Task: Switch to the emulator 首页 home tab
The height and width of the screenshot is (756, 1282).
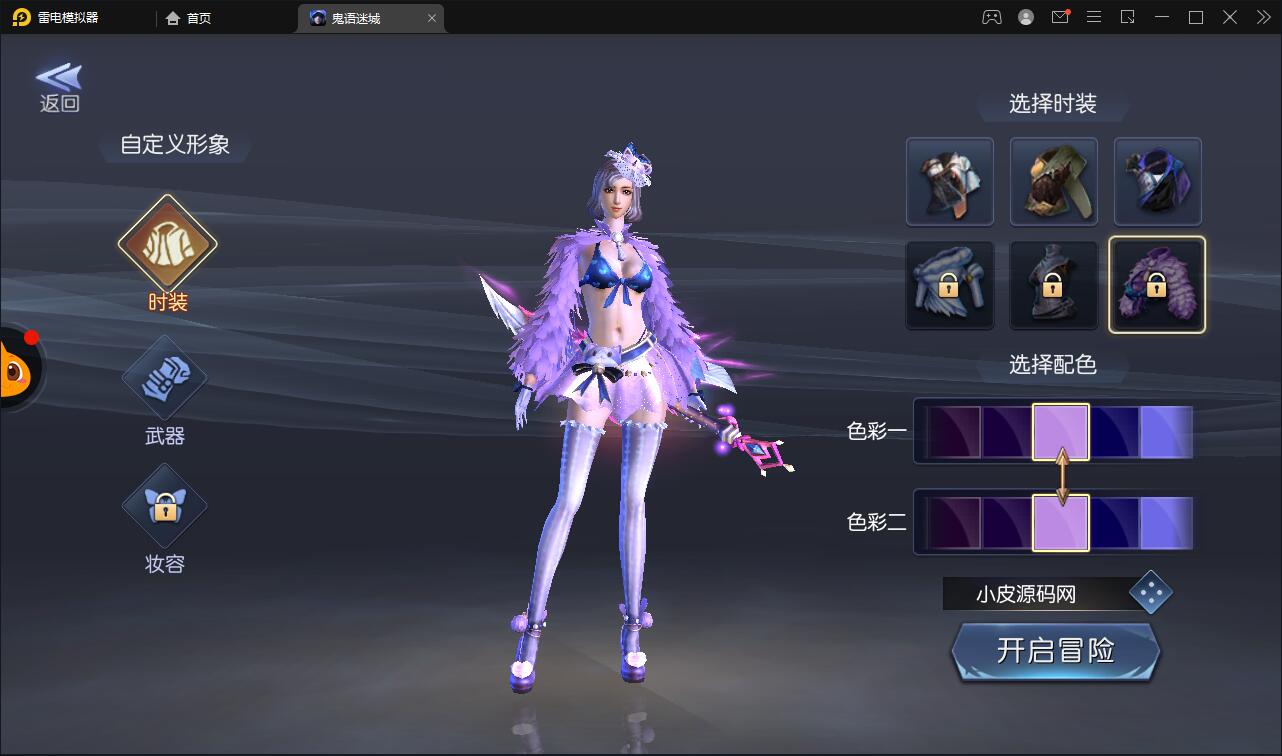Action: 189,18
